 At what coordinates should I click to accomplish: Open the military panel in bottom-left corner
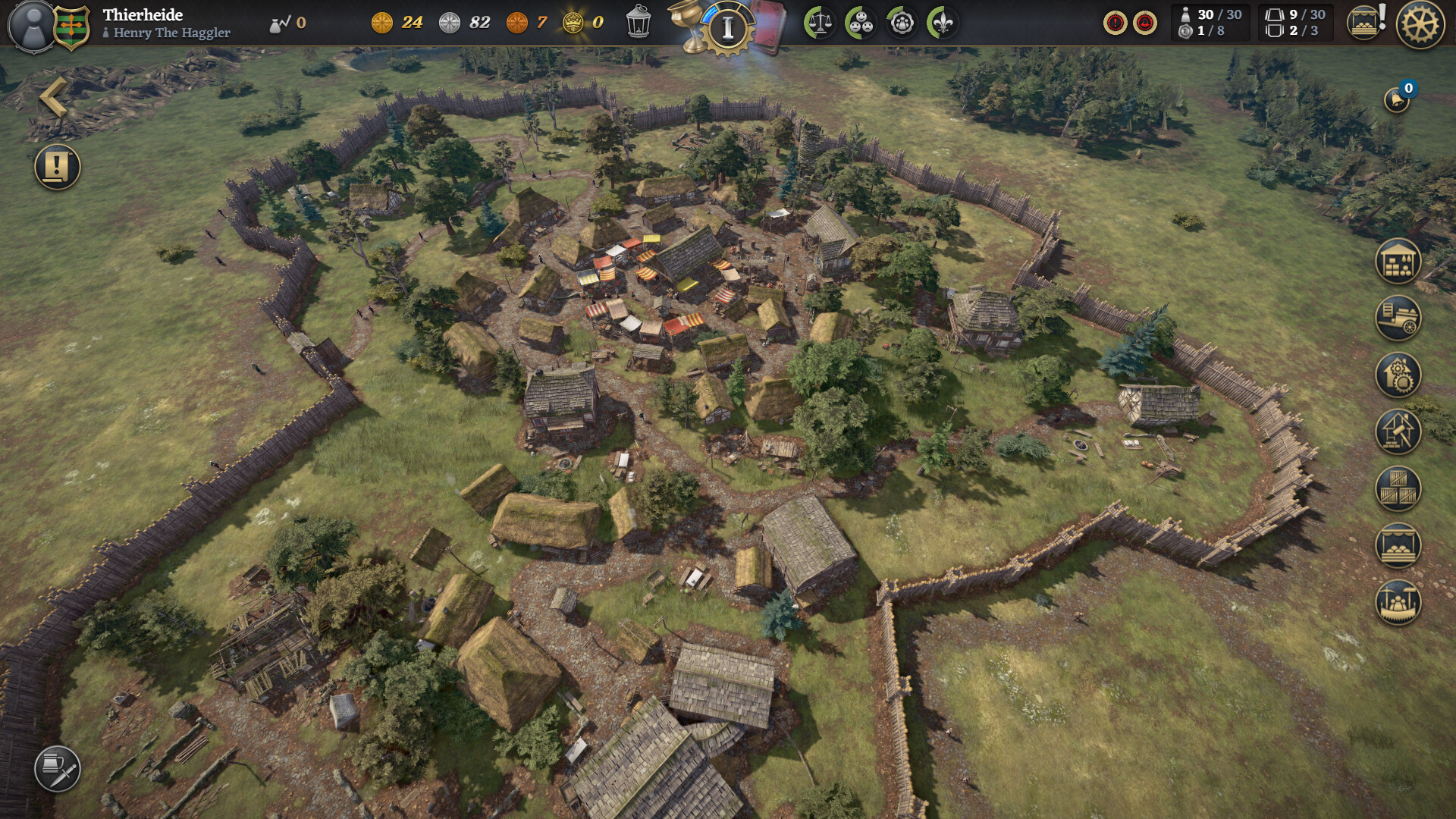pos(59,768)
